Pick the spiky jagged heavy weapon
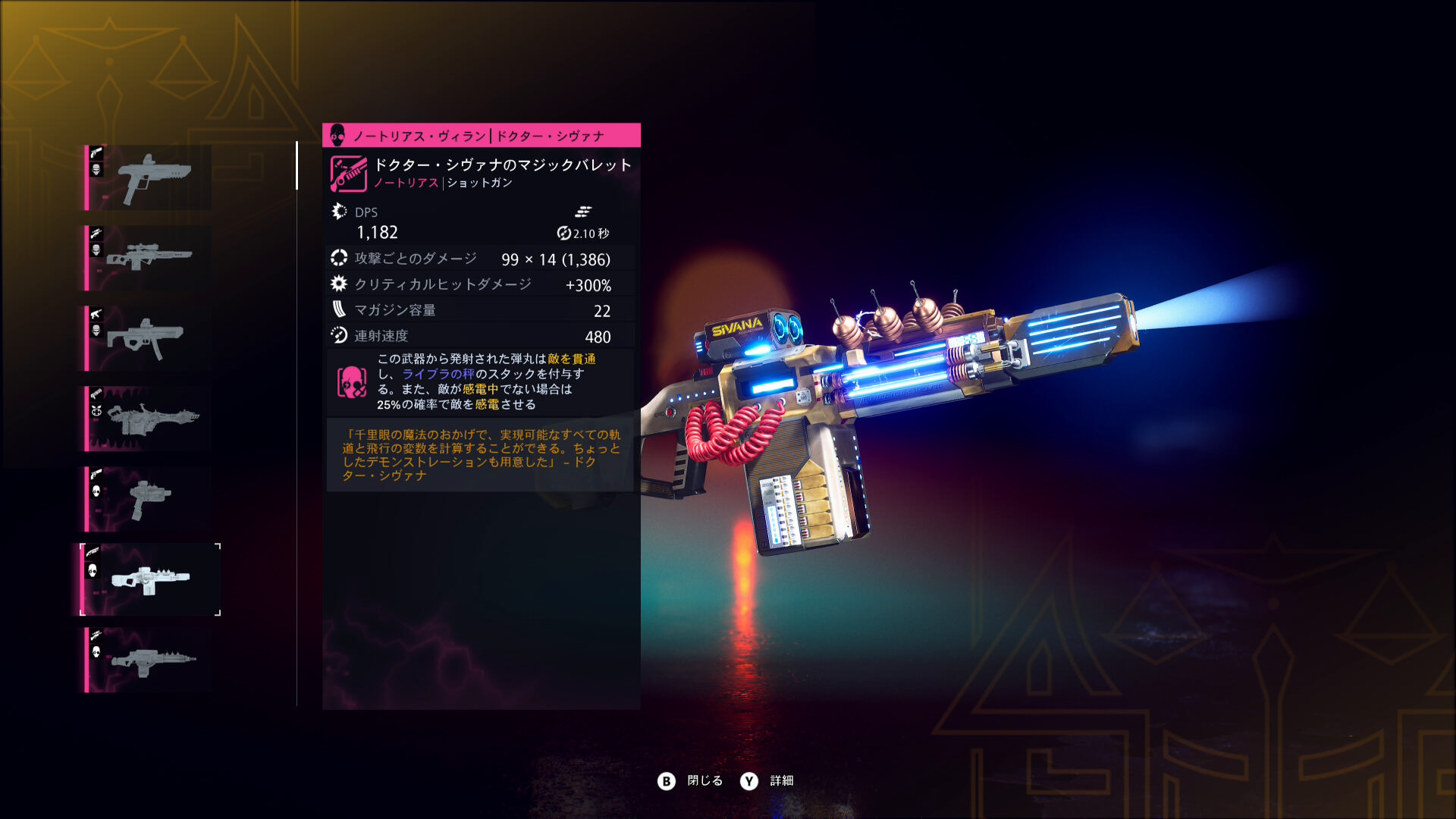The image size is (1456, 819). 149,419
